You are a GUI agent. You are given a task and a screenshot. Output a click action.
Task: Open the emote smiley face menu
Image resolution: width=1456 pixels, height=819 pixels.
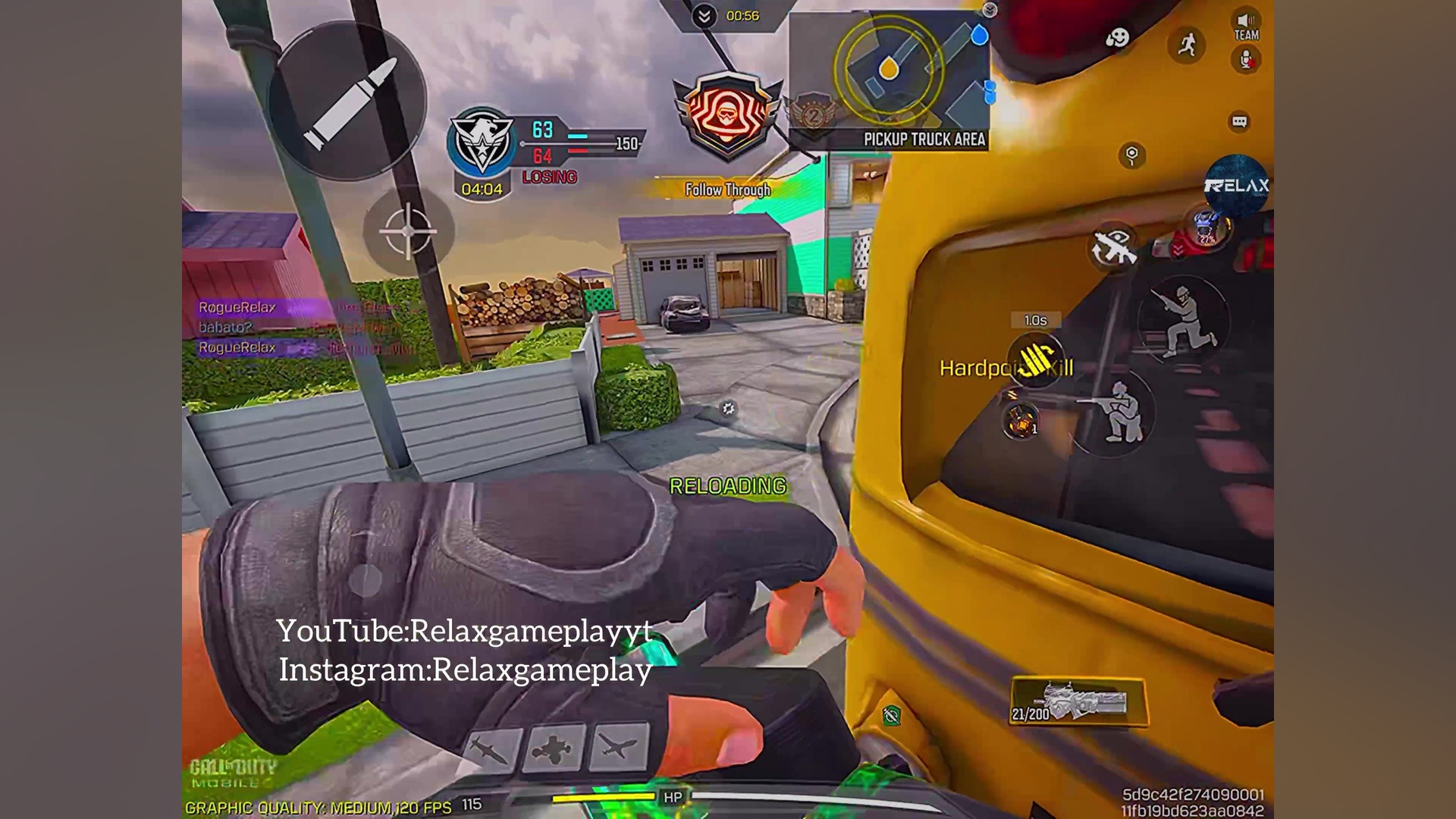click(x=1117, y=38)
